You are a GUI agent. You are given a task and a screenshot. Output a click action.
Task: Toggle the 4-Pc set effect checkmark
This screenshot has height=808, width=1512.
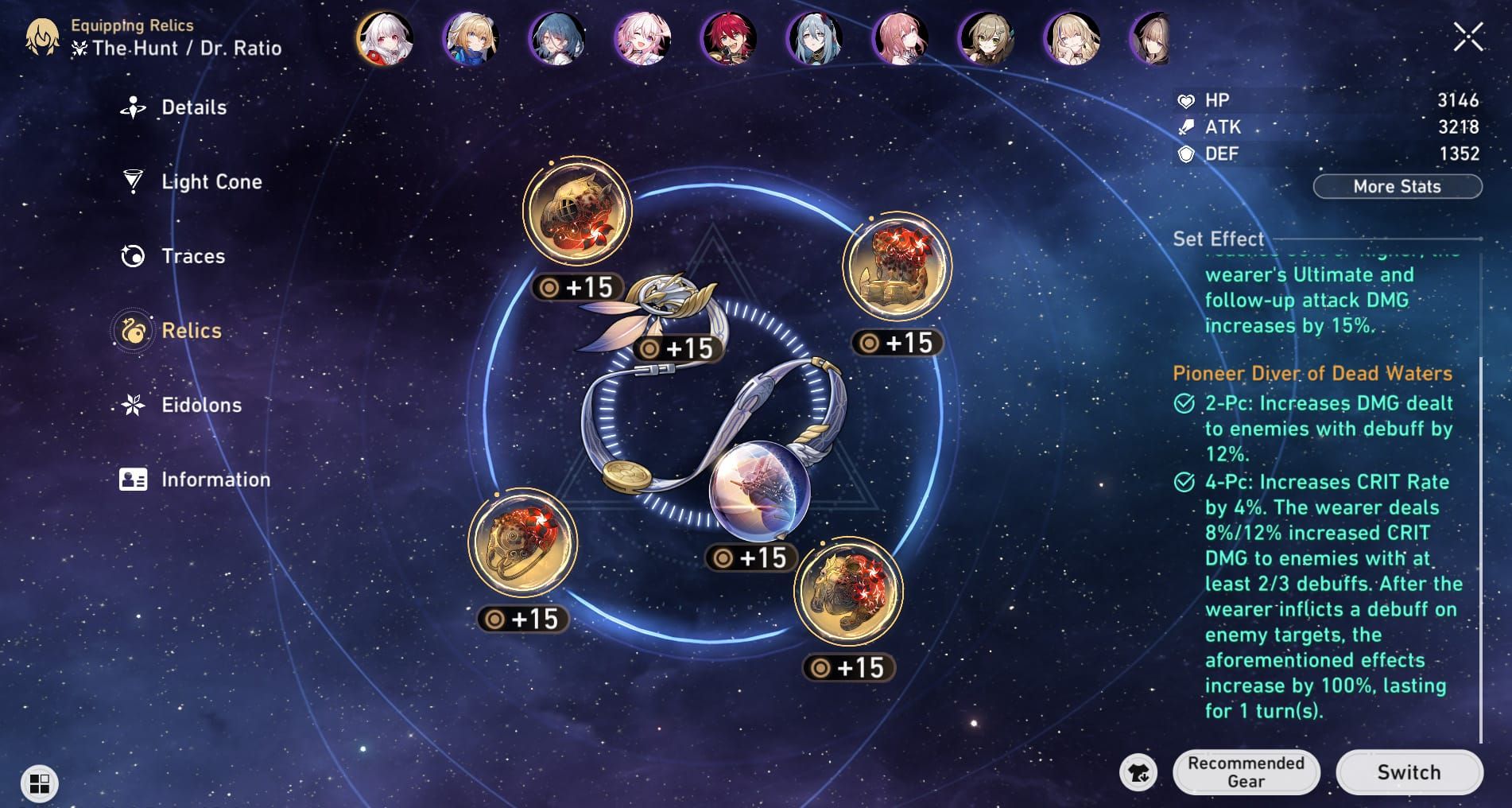1184,481
